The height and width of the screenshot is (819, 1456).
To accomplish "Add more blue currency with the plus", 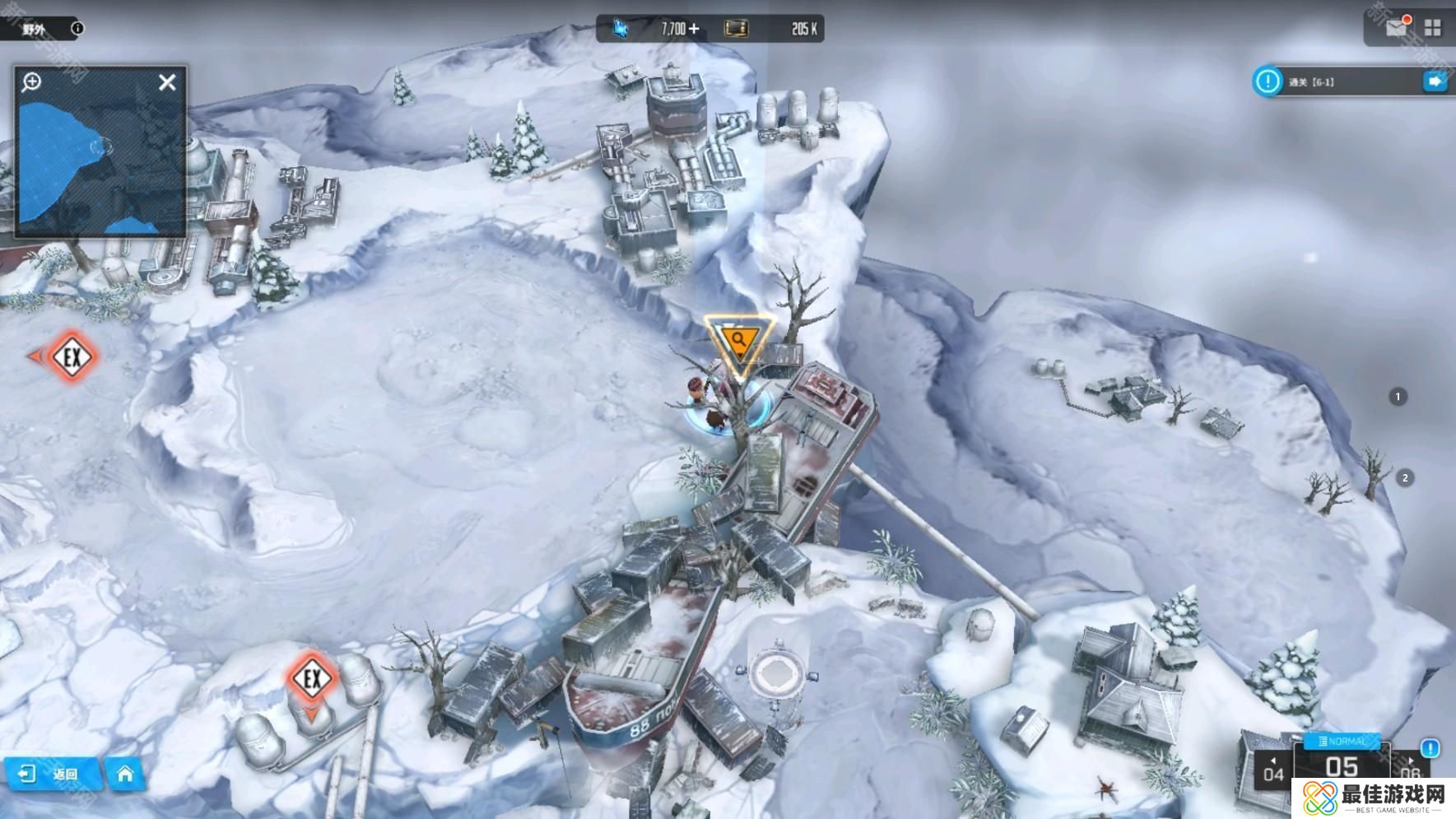I will [x=694, y=29].
